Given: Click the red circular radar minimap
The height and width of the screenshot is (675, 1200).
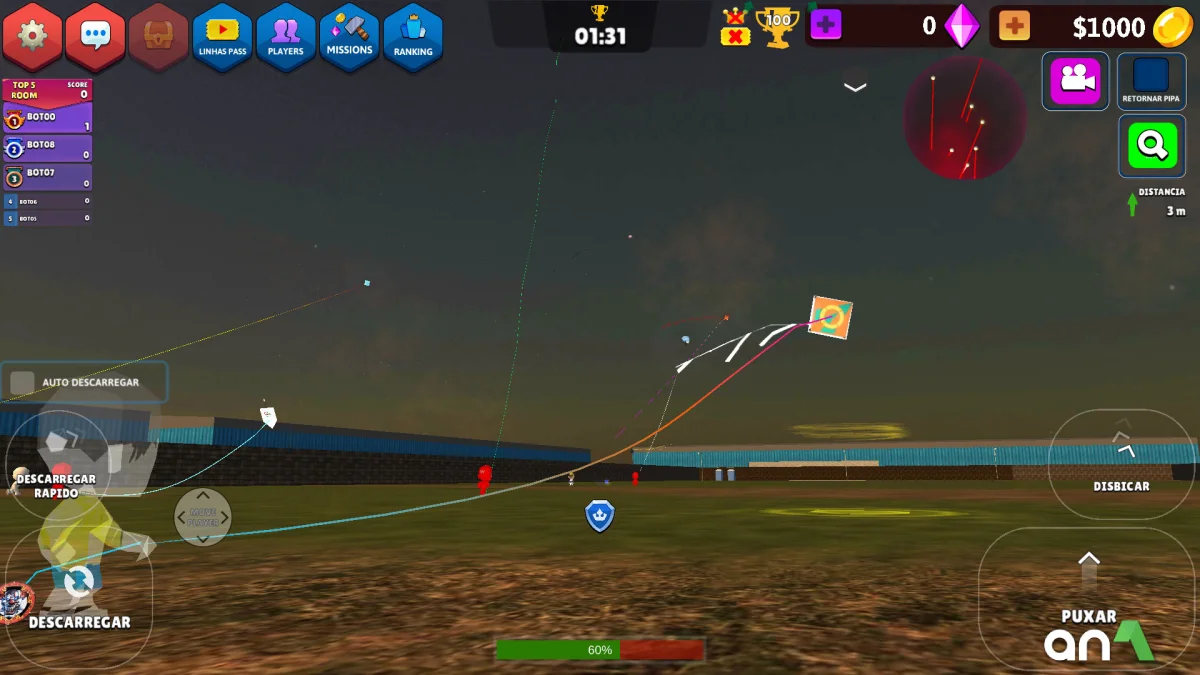Looking at the screenshot, I should tap(965, 118).
